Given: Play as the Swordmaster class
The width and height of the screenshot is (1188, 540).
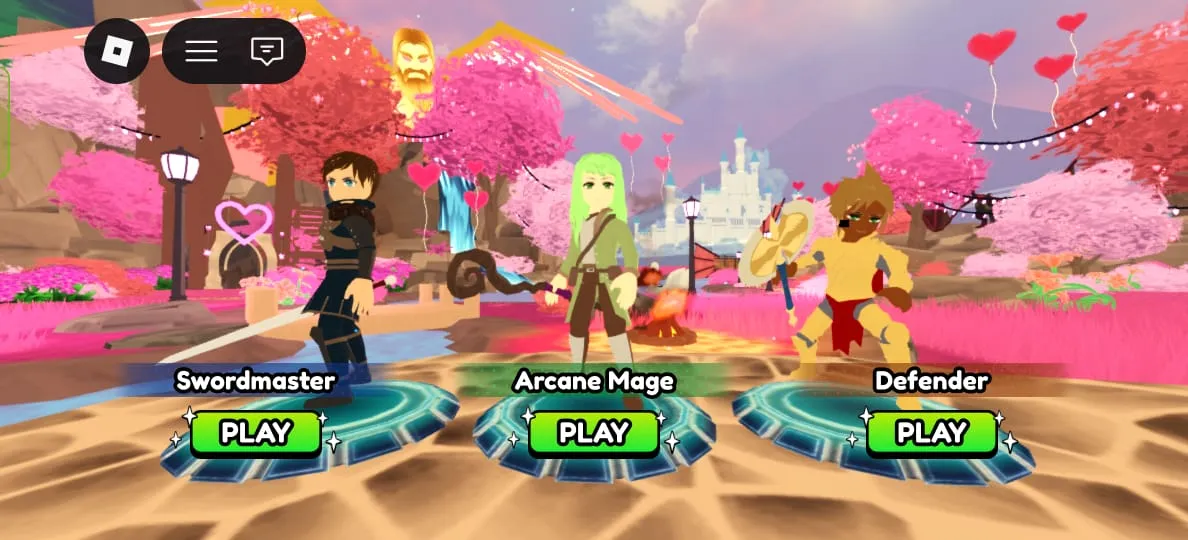Looking at the screenshot, I should click(256, 433).
